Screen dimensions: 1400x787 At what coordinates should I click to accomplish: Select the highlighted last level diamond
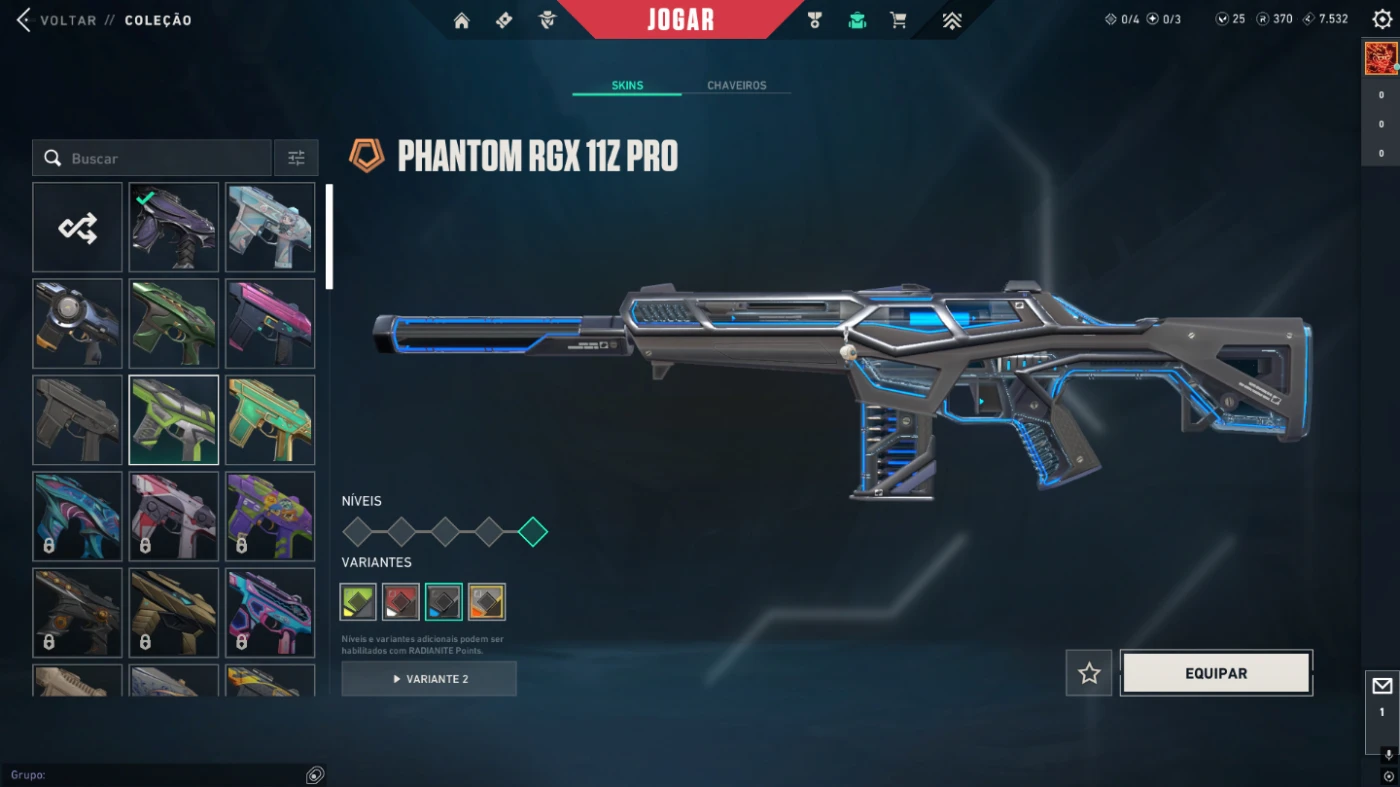533,532
